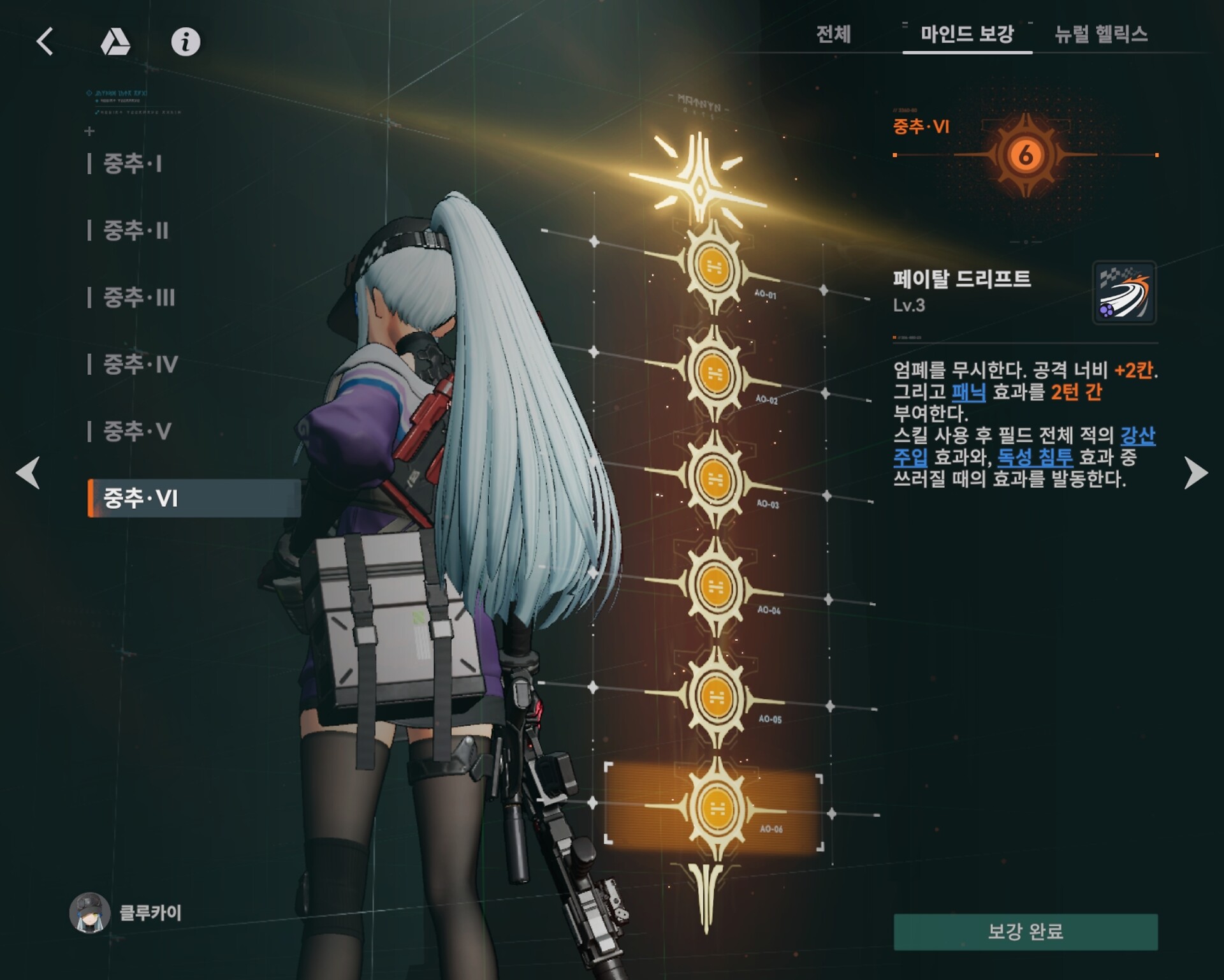1224x980 pixels.
Task: Click the 보강 완료 button
Action: click(x=1025, y=932)
